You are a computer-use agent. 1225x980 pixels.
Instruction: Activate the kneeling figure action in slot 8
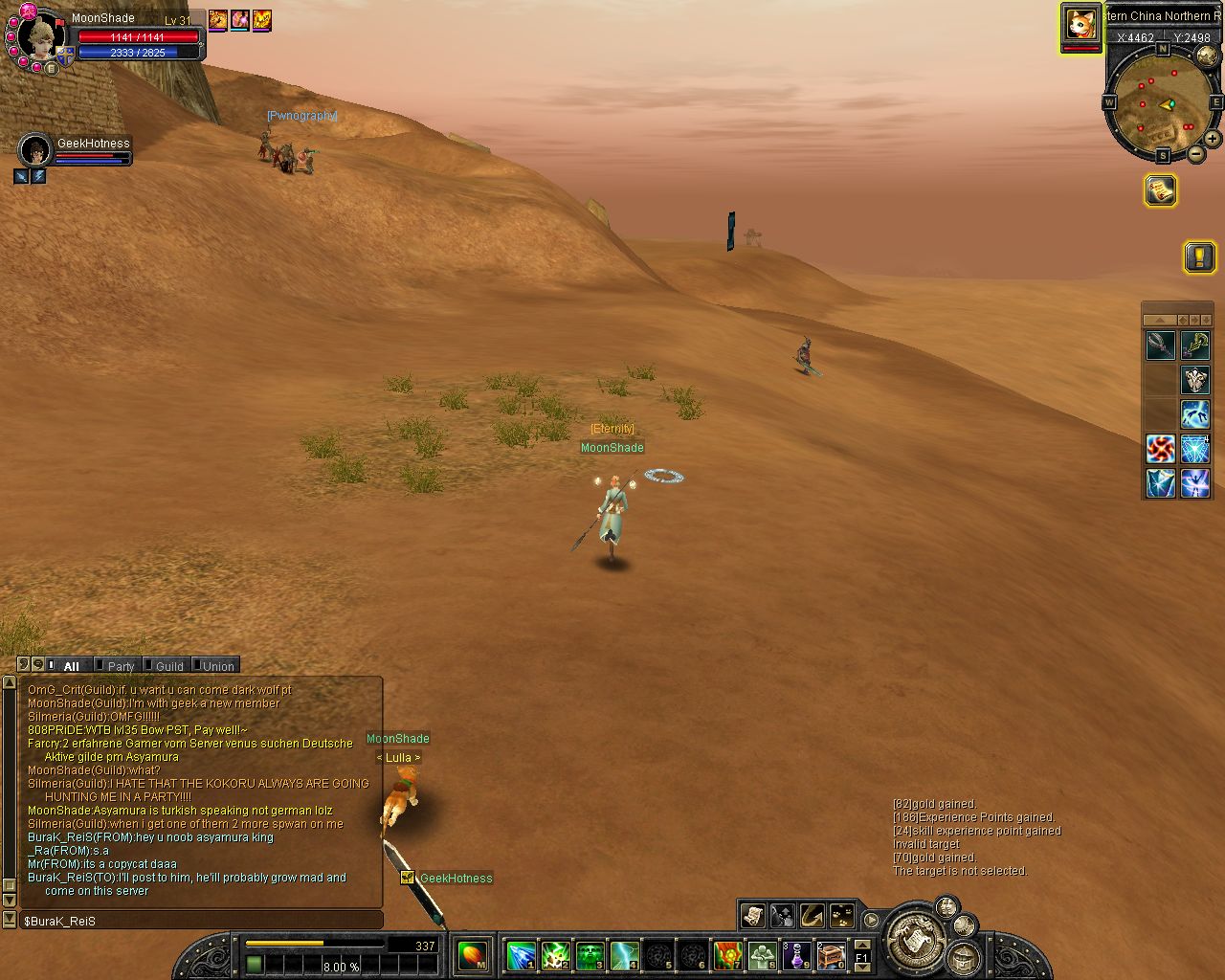[x=762, y=955]
